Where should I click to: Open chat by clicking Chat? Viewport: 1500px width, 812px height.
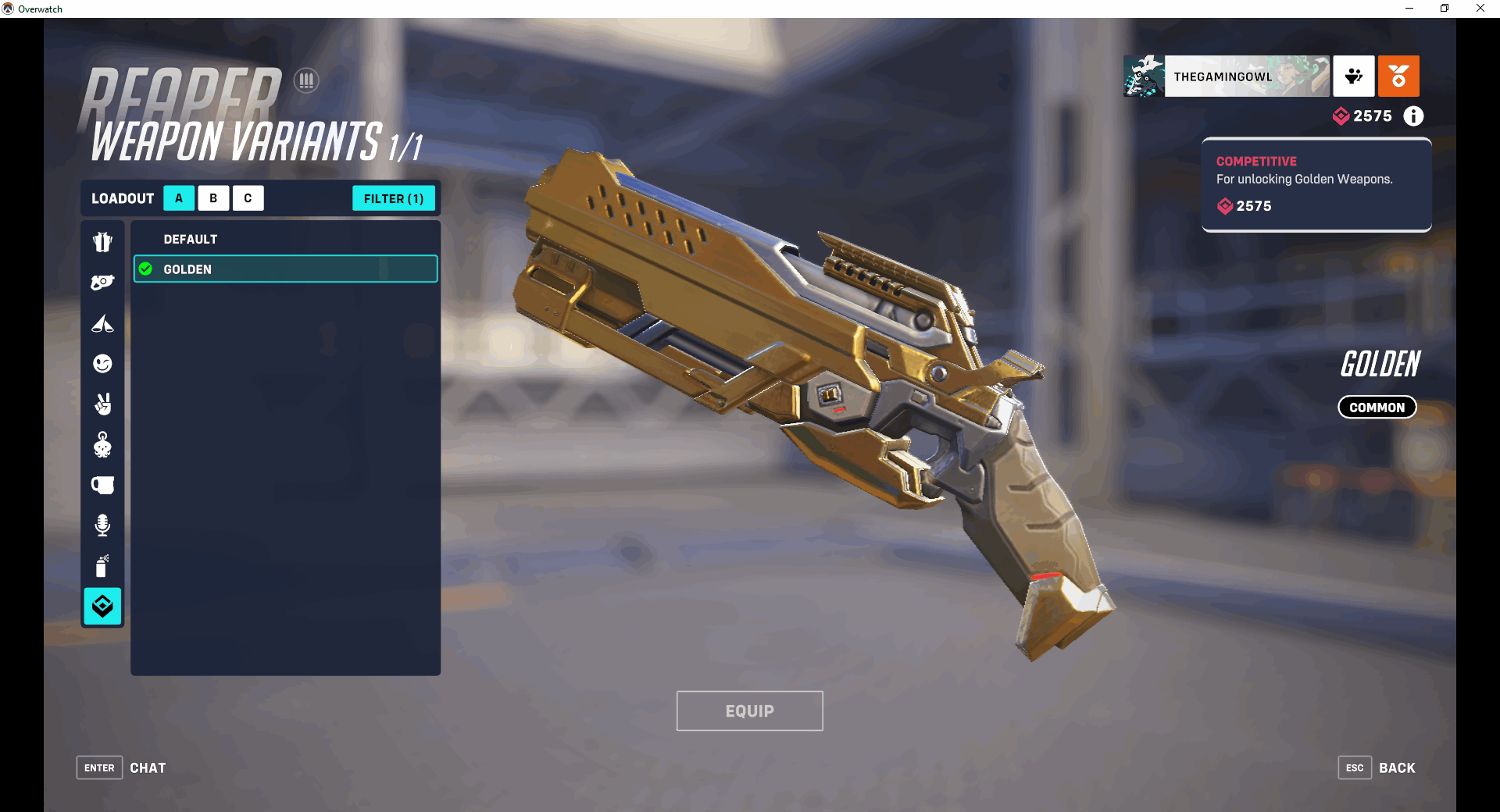coord(148,767)
